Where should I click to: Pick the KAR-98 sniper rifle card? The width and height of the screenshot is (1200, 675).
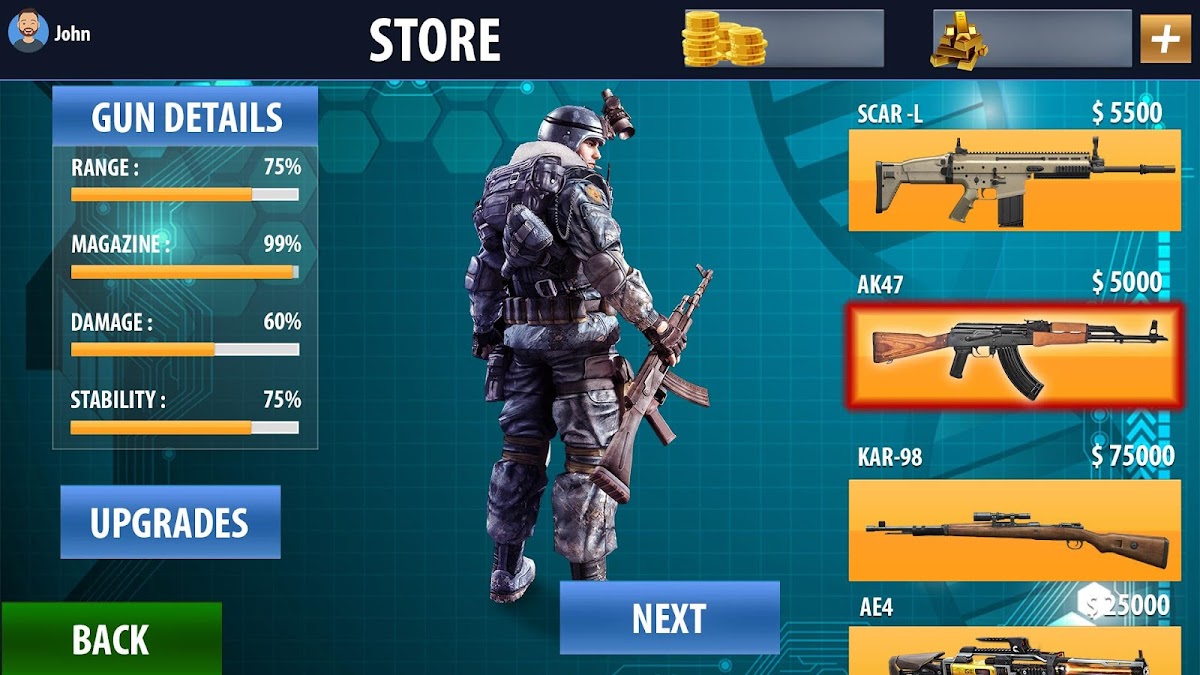click(1014, 530)
